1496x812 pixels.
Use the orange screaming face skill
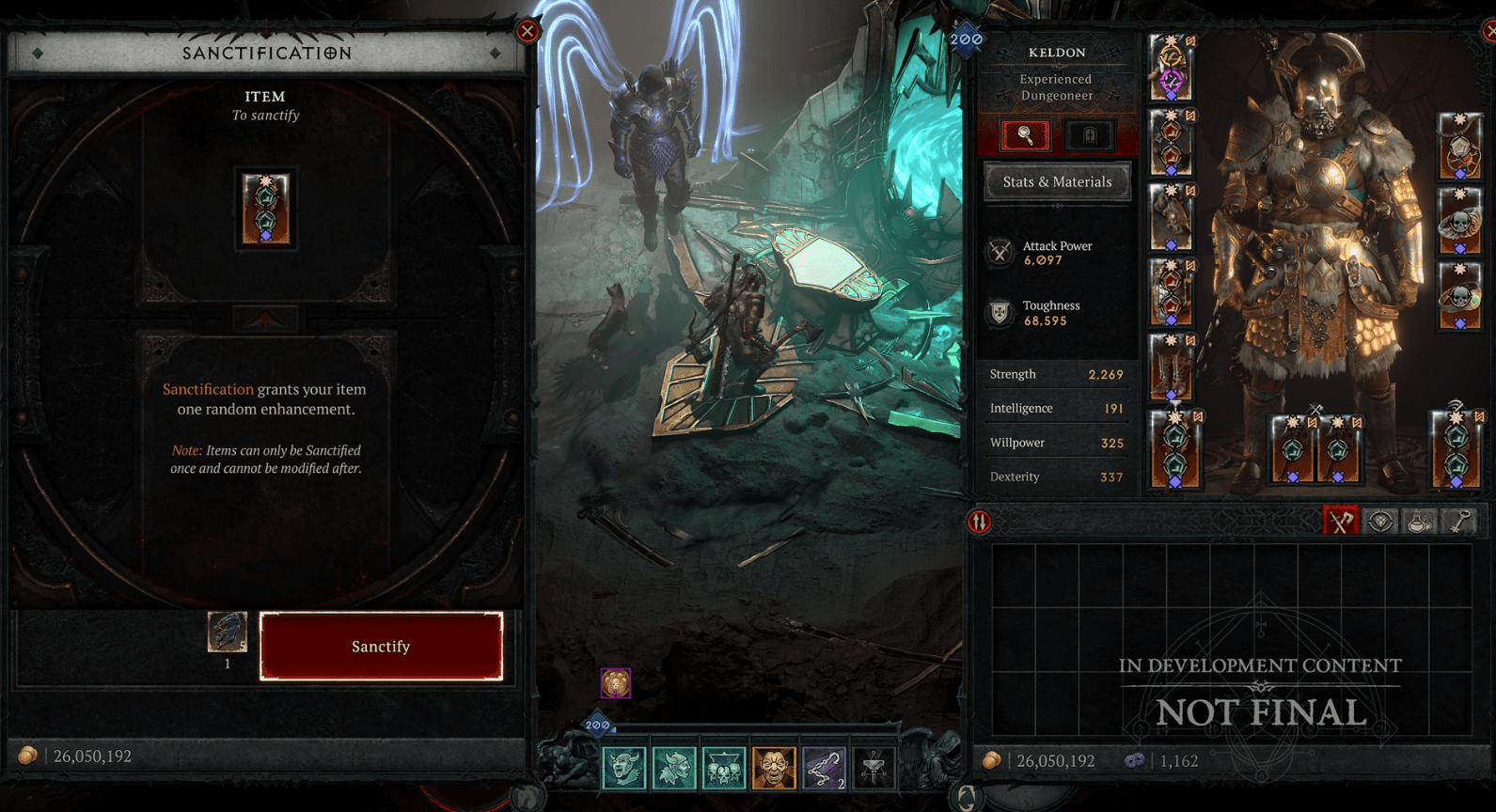click(774, 769)
